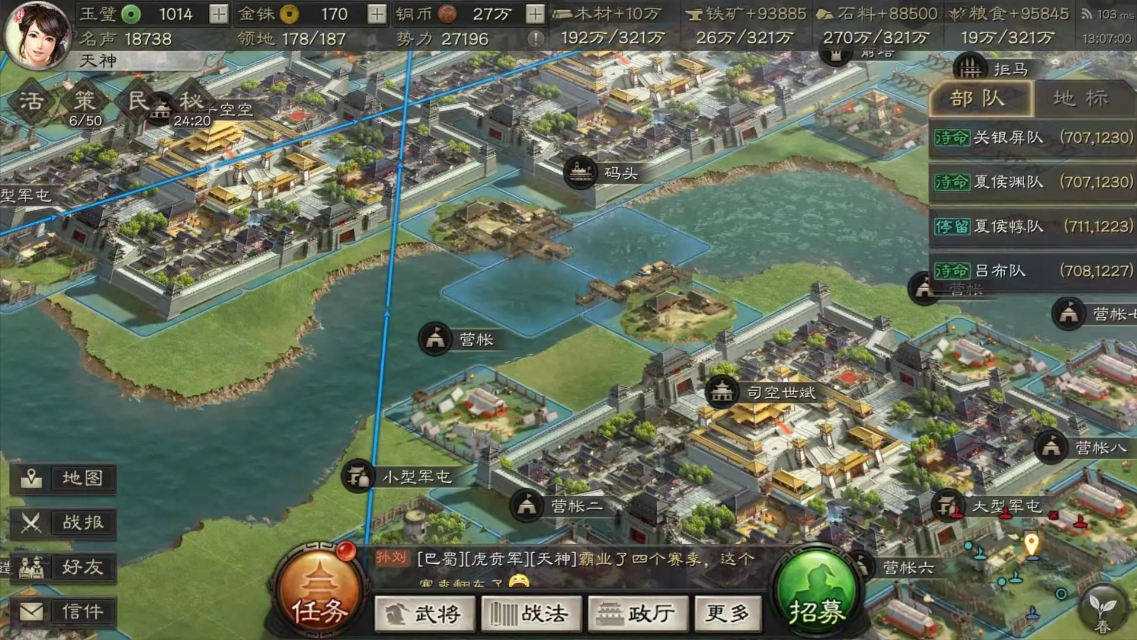
Task: Open the 策 strategy hexagon button
Action: tap(85, 103)
